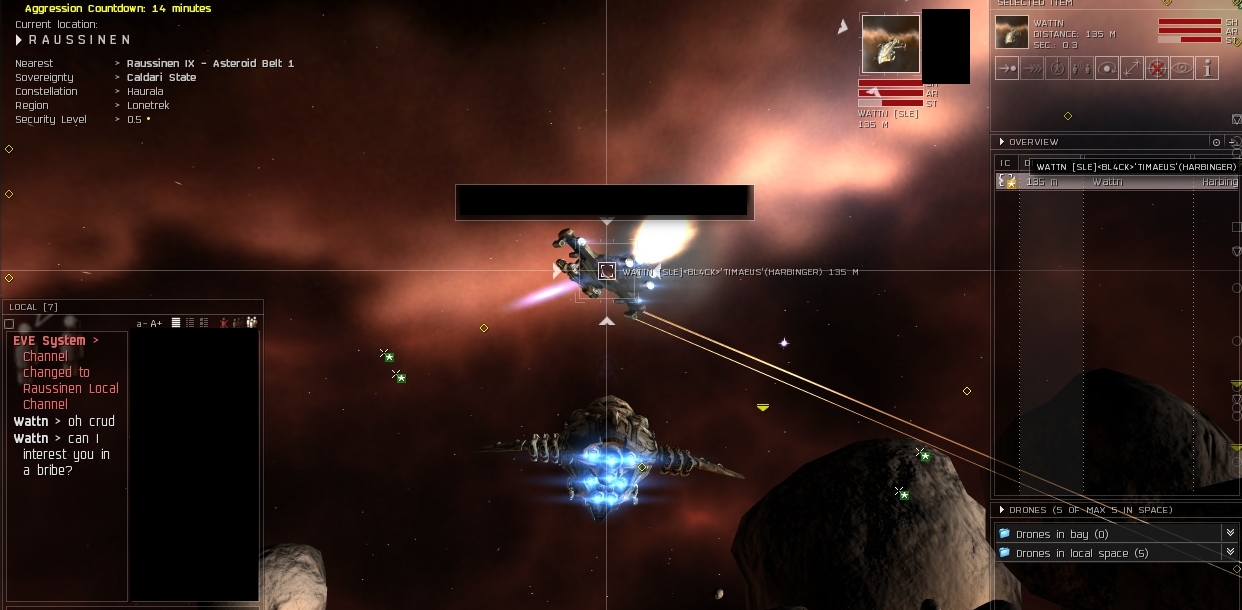Toggle the checkbox in the Local chat window
Screen dimensions: 1242x610
tap(9, 324)
